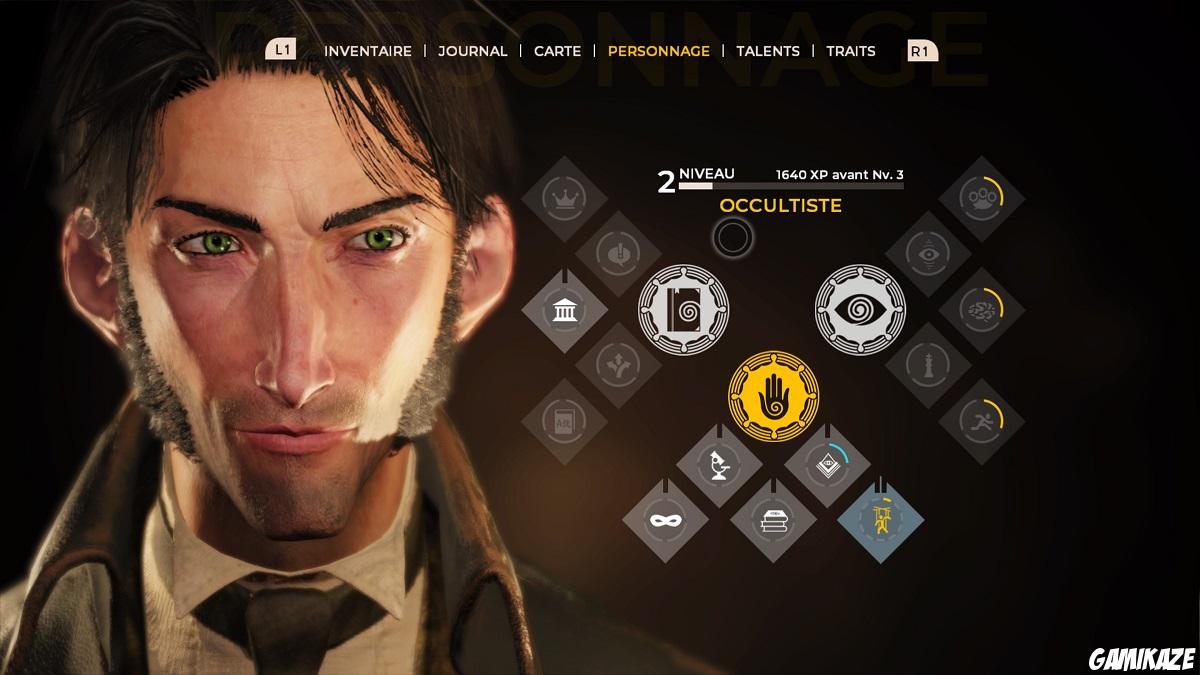
Task: Open the Inventaire tab
Action: [368, 51]
